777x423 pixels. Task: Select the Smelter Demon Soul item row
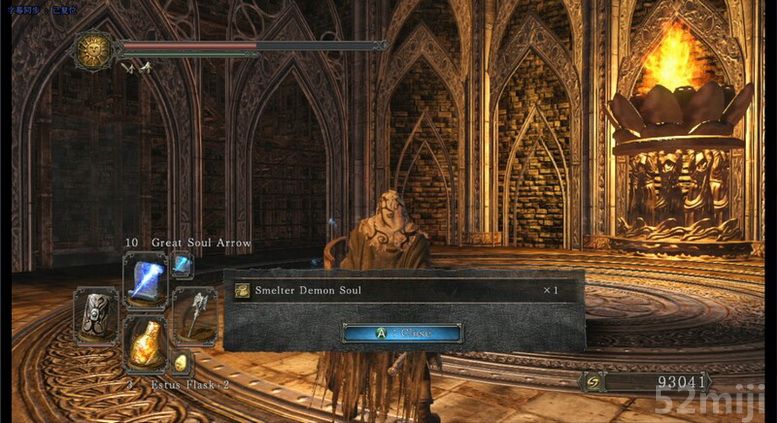pos(402,291)
